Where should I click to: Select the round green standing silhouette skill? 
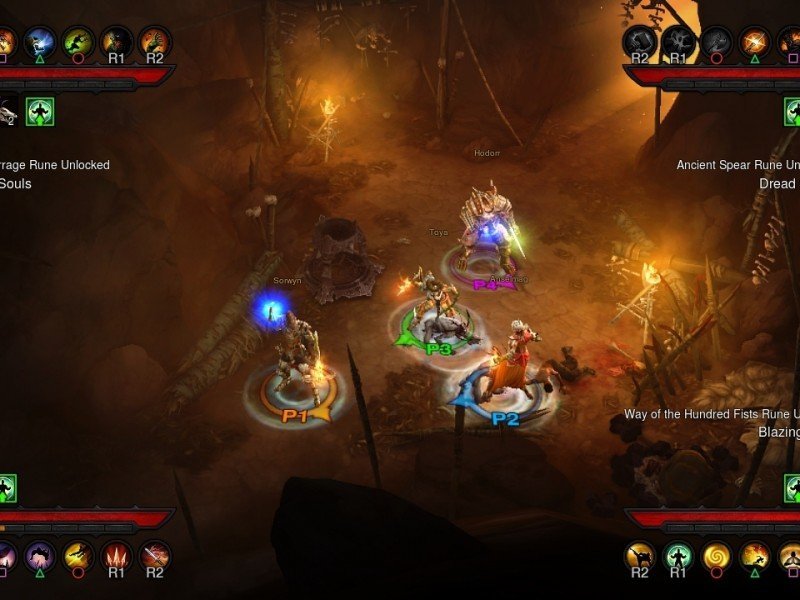click(x=677, y=555)
